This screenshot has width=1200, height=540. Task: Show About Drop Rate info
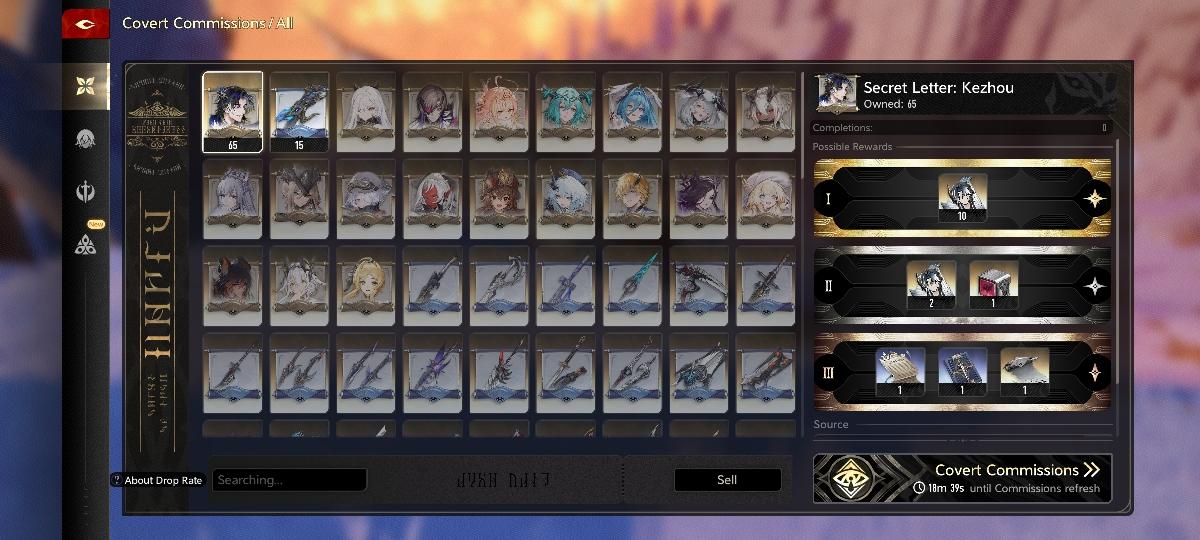(x=157, y=480)
